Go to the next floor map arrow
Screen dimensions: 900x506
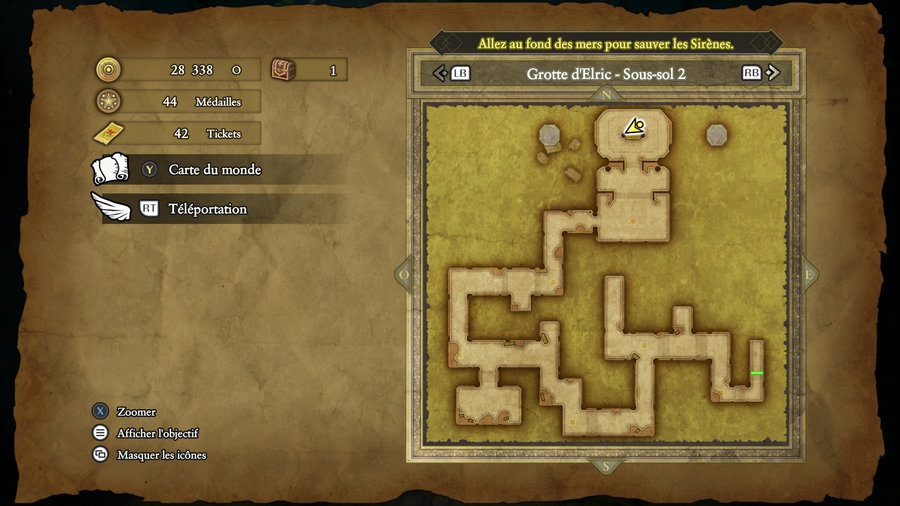coord(777,73)
